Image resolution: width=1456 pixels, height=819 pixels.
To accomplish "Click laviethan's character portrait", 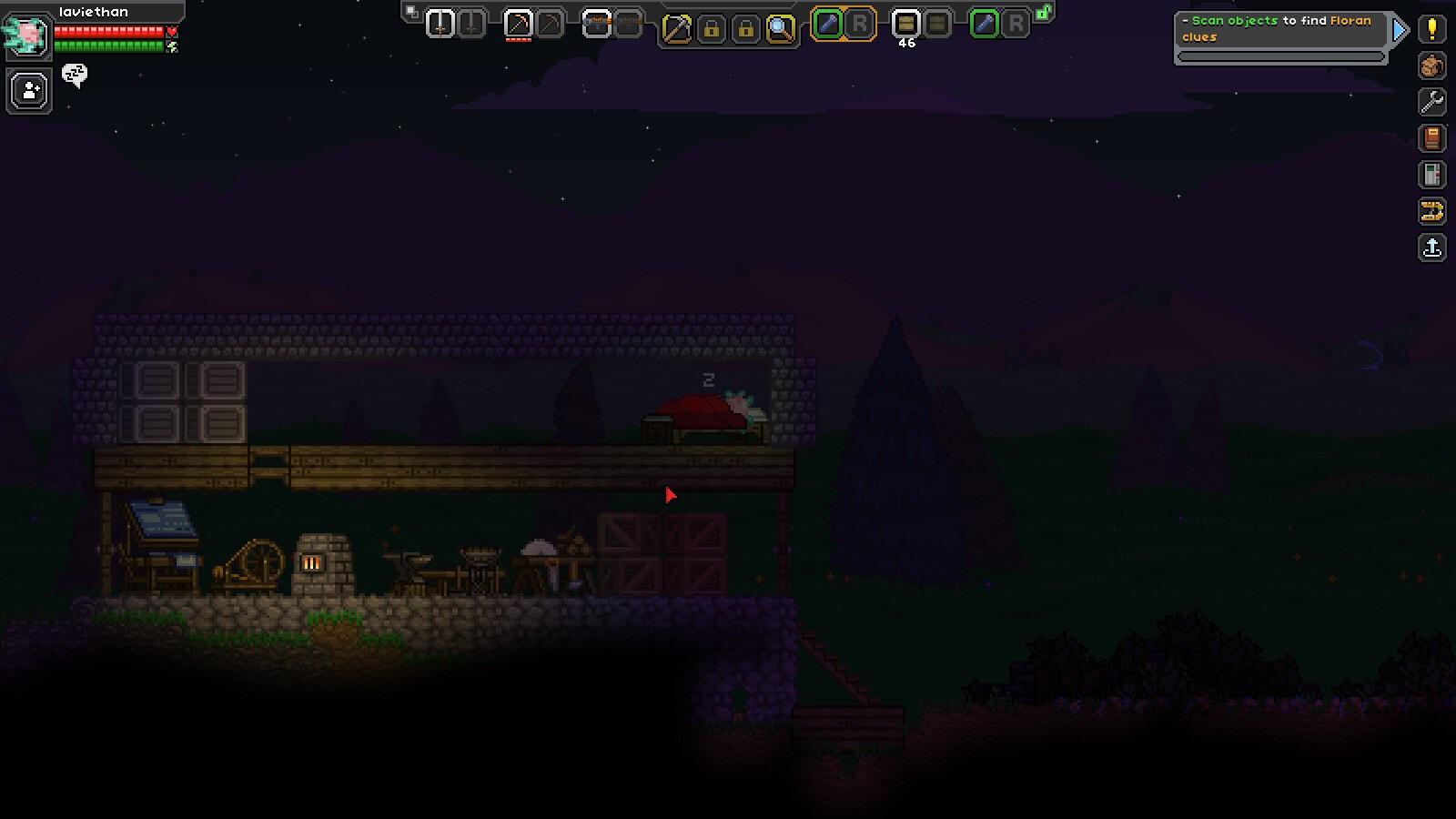I will pos(27,36).
